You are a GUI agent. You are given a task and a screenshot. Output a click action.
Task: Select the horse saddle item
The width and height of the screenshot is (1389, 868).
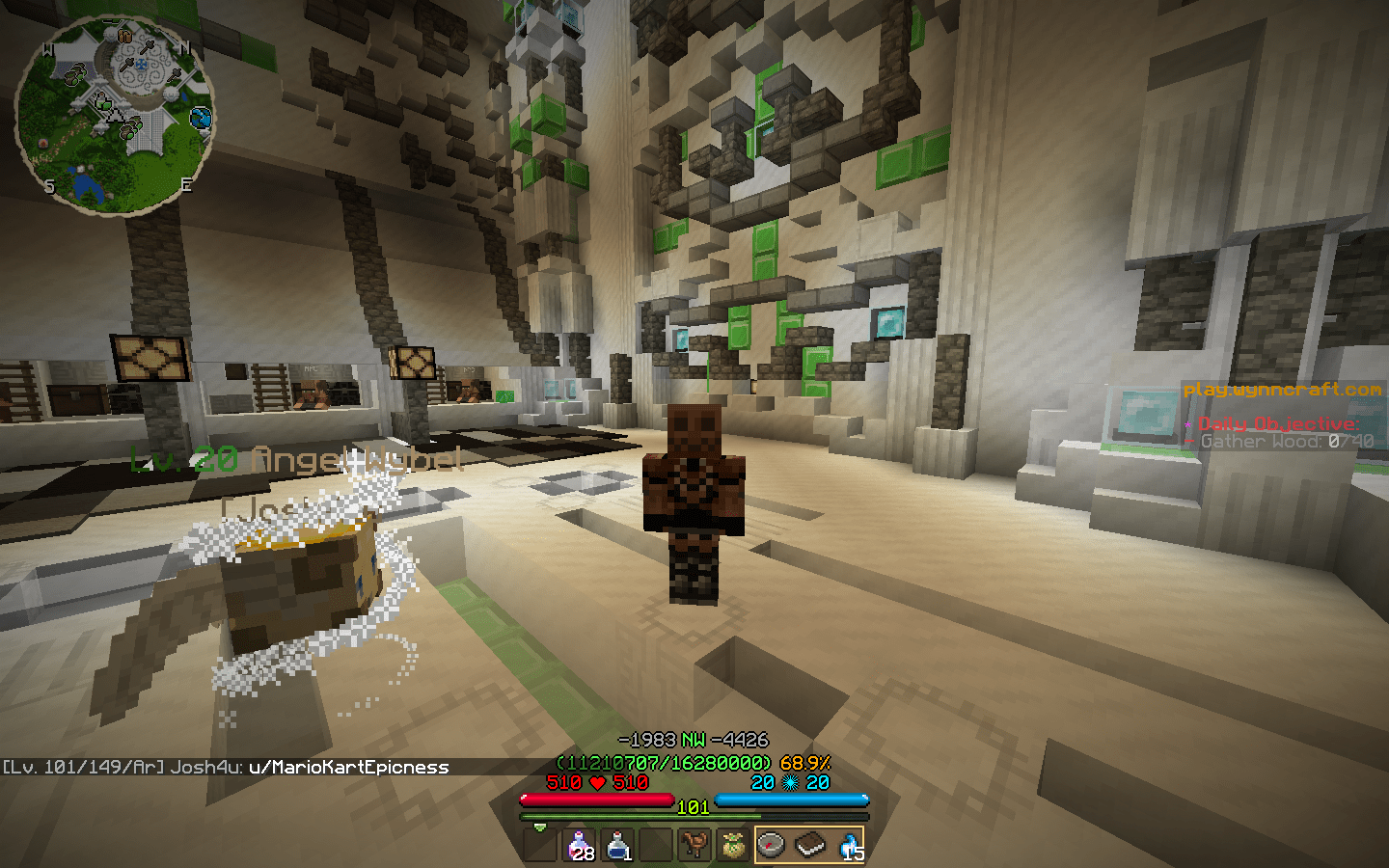[694, 844]
